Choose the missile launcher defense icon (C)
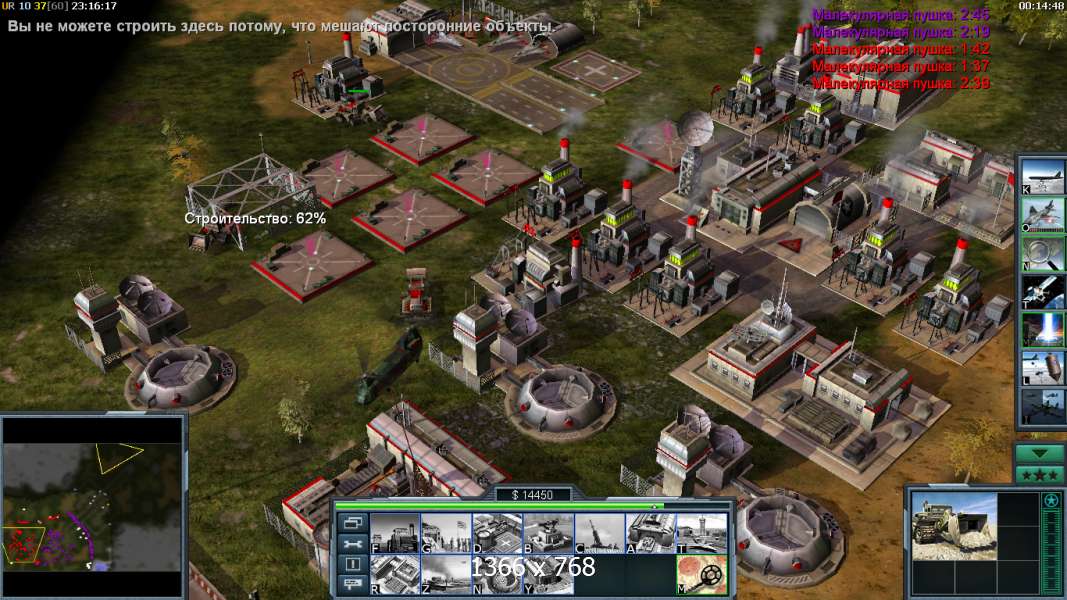This screenshot has width=1067, height=600. click(x=599, y=533)
